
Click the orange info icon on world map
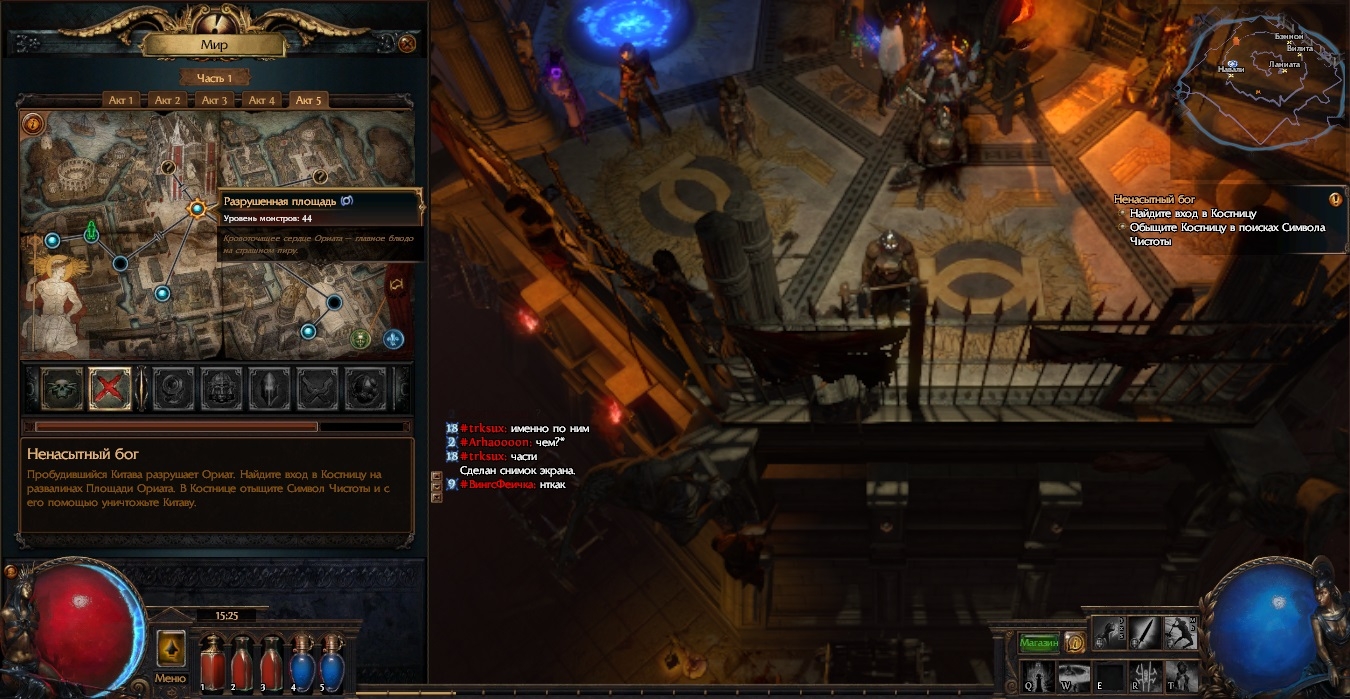pyautogui.click(x=33, y=124)
